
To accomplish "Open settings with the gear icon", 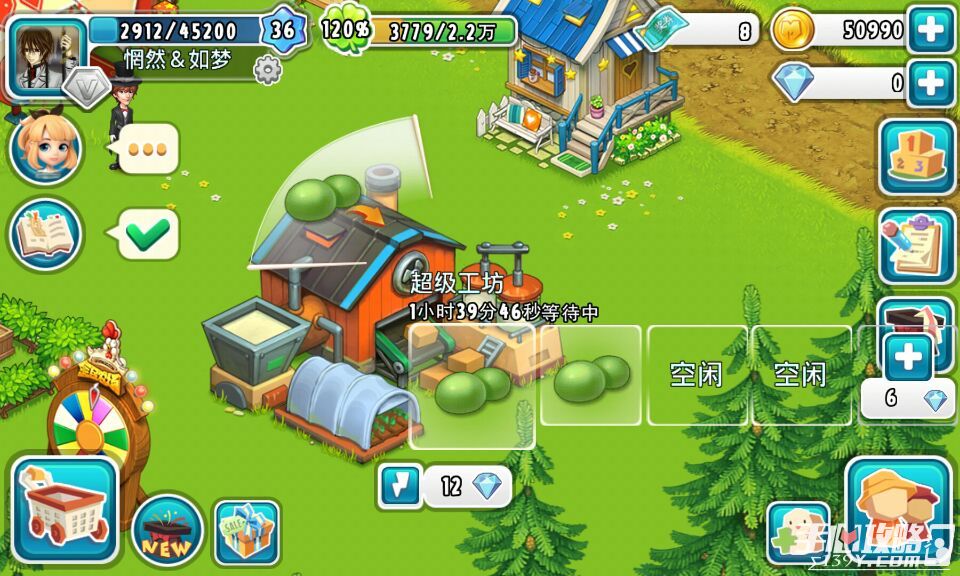I will 267,70.
